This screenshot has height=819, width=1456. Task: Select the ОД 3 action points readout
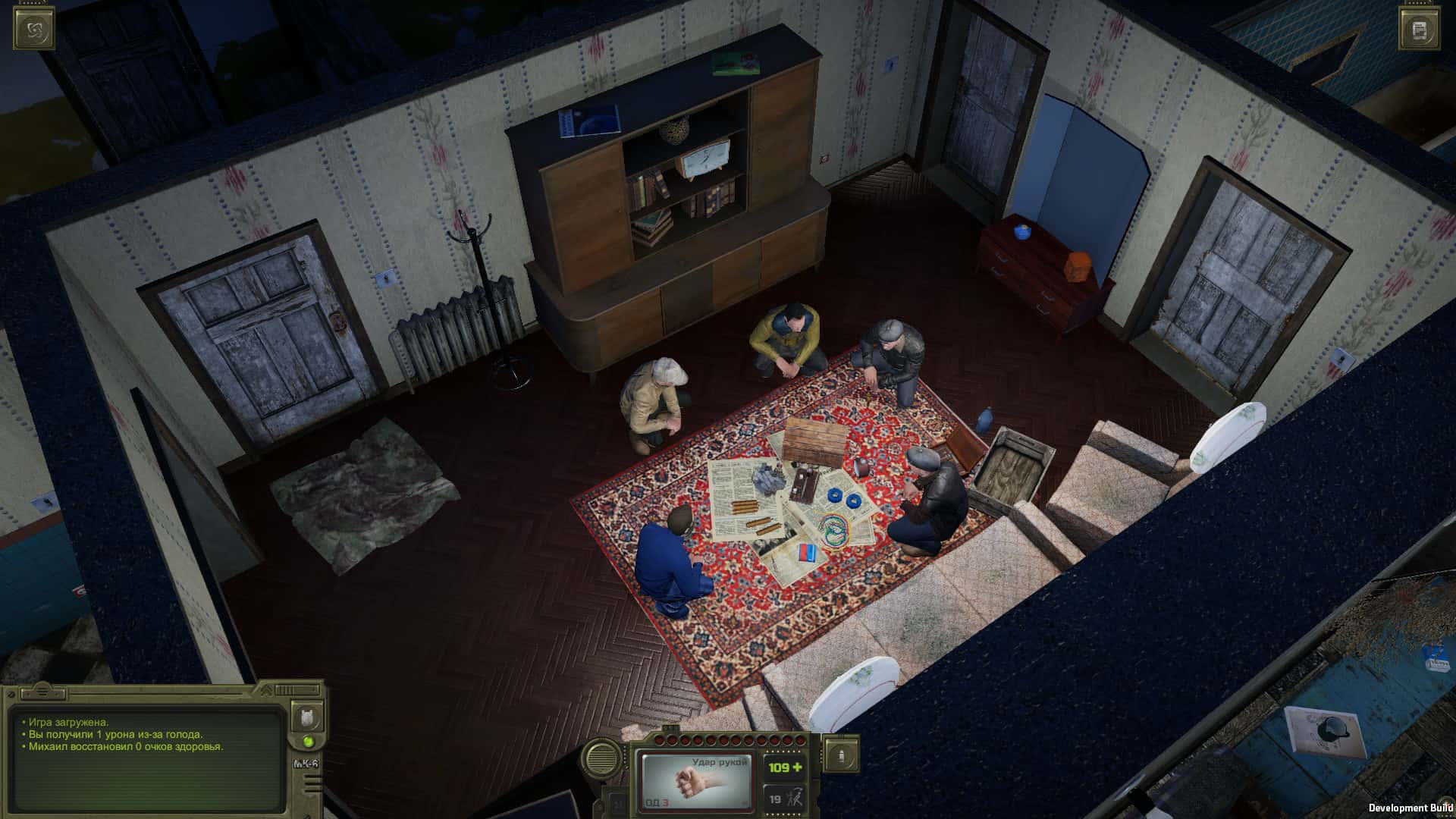[657, 802]
